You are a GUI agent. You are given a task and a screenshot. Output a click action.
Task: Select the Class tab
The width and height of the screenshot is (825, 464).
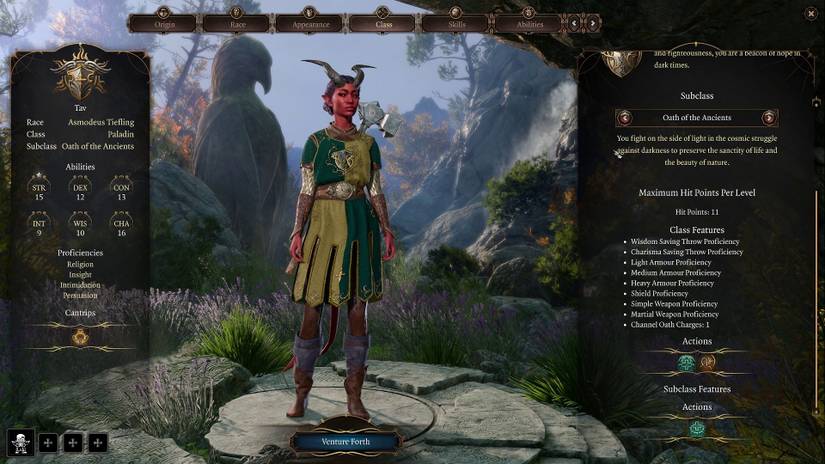382,23
